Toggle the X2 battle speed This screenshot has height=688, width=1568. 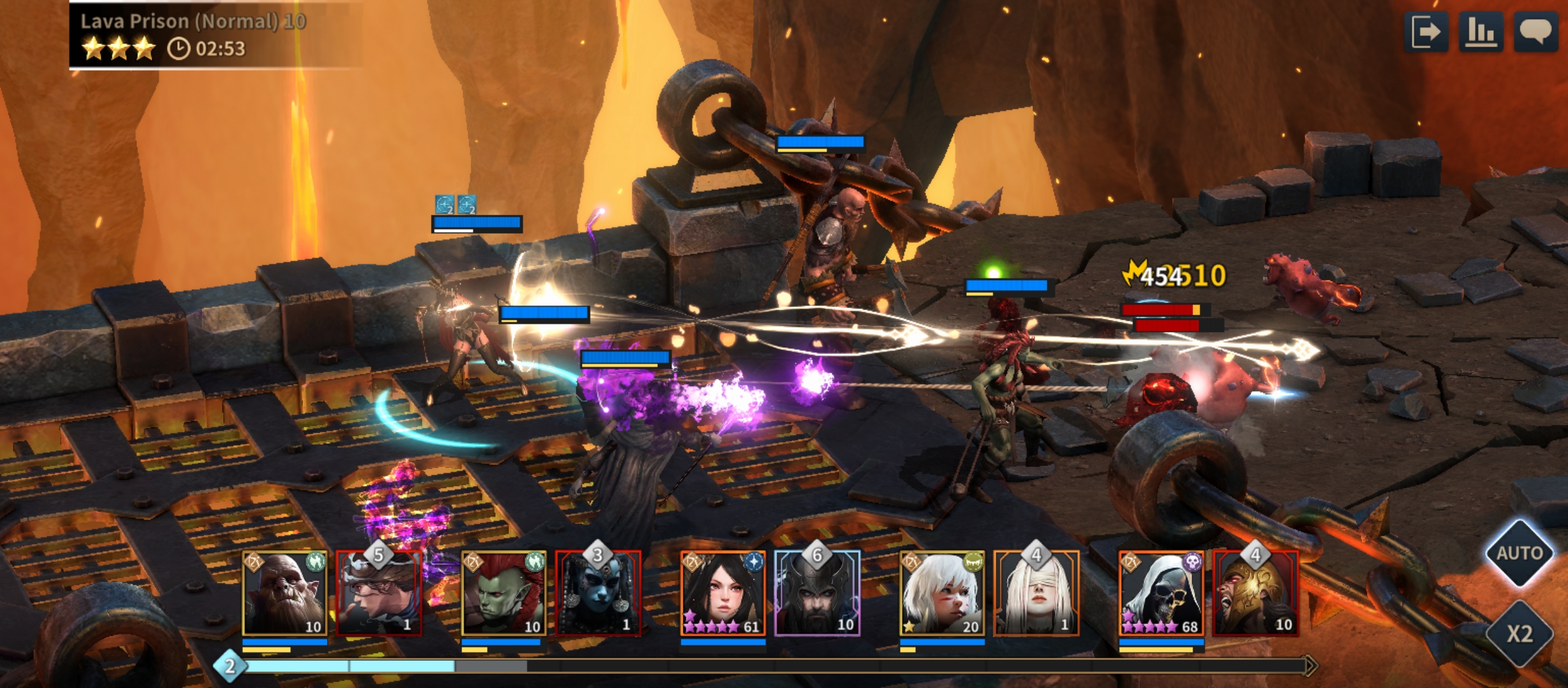coord(1520,634)
